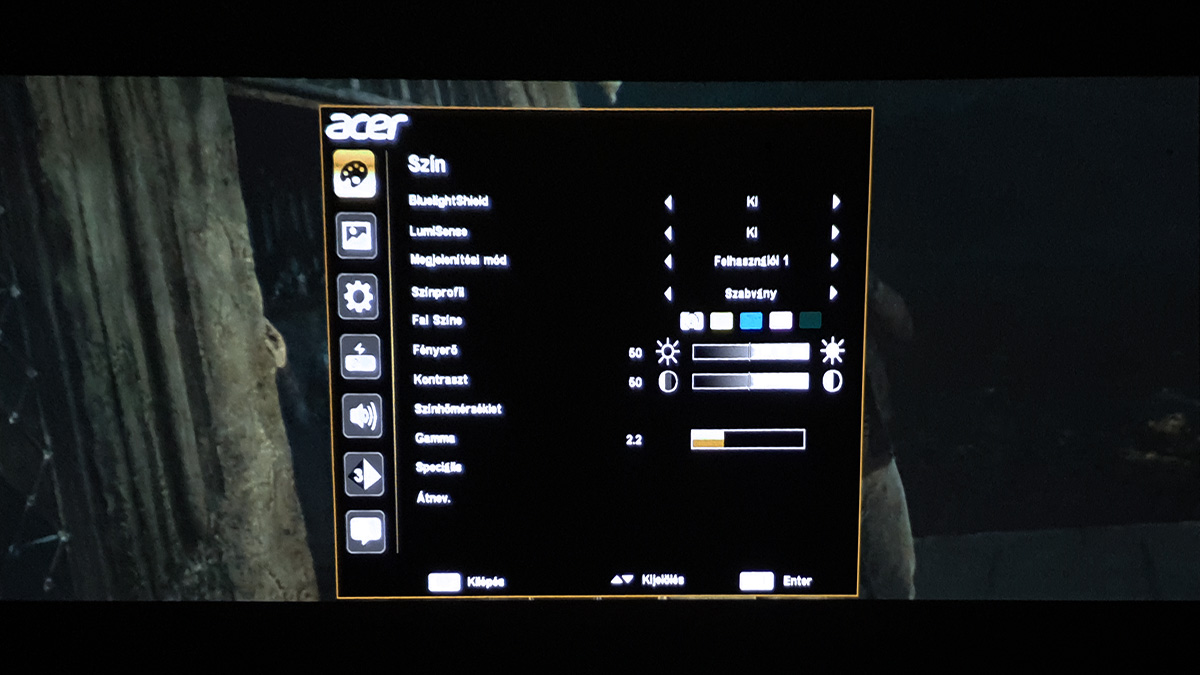
Task: Click right arrow next to BluelightShield
Action: [836, 202]
